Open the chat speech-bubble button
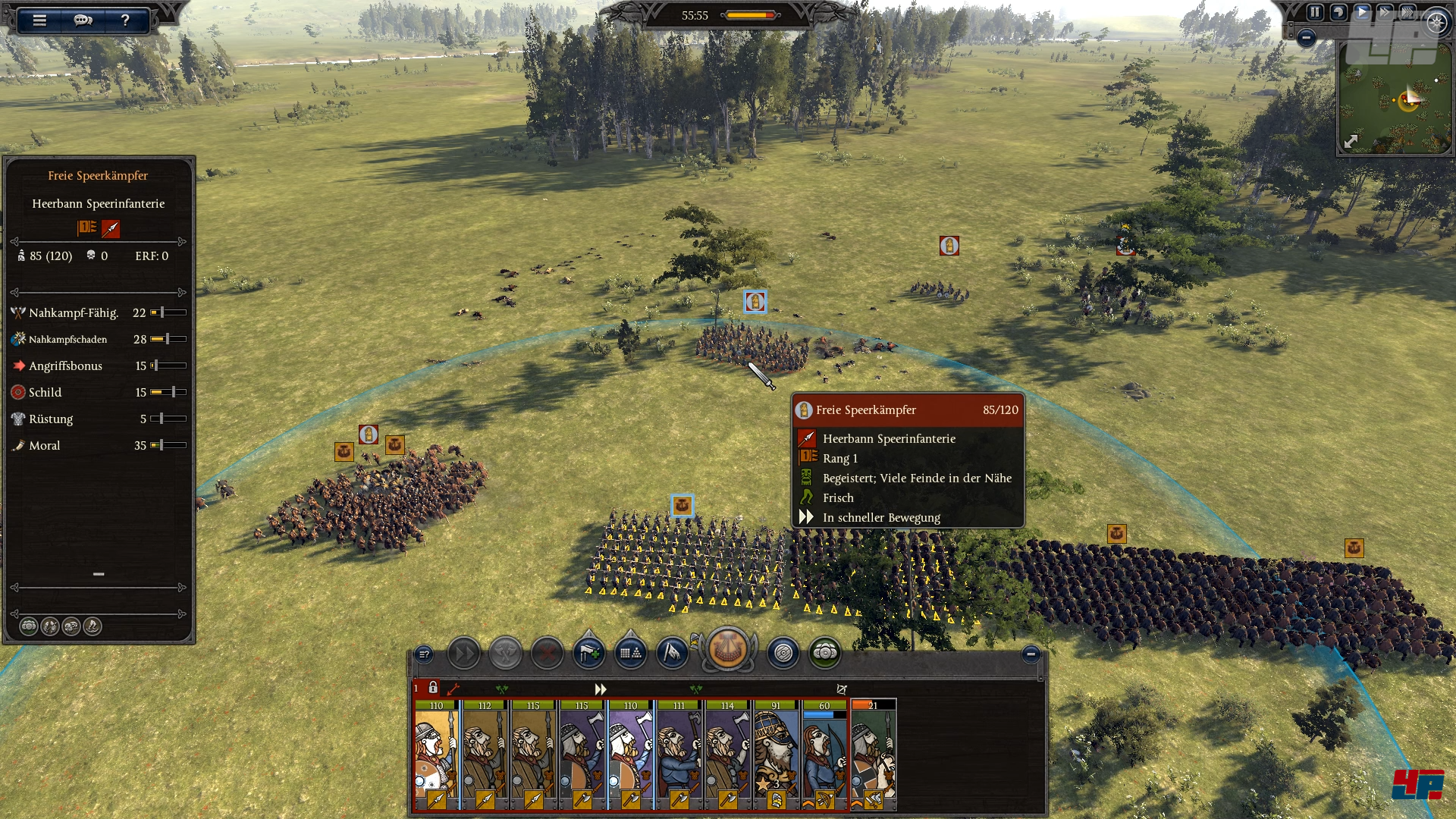The image size is (1456, 819). point(83,20)
